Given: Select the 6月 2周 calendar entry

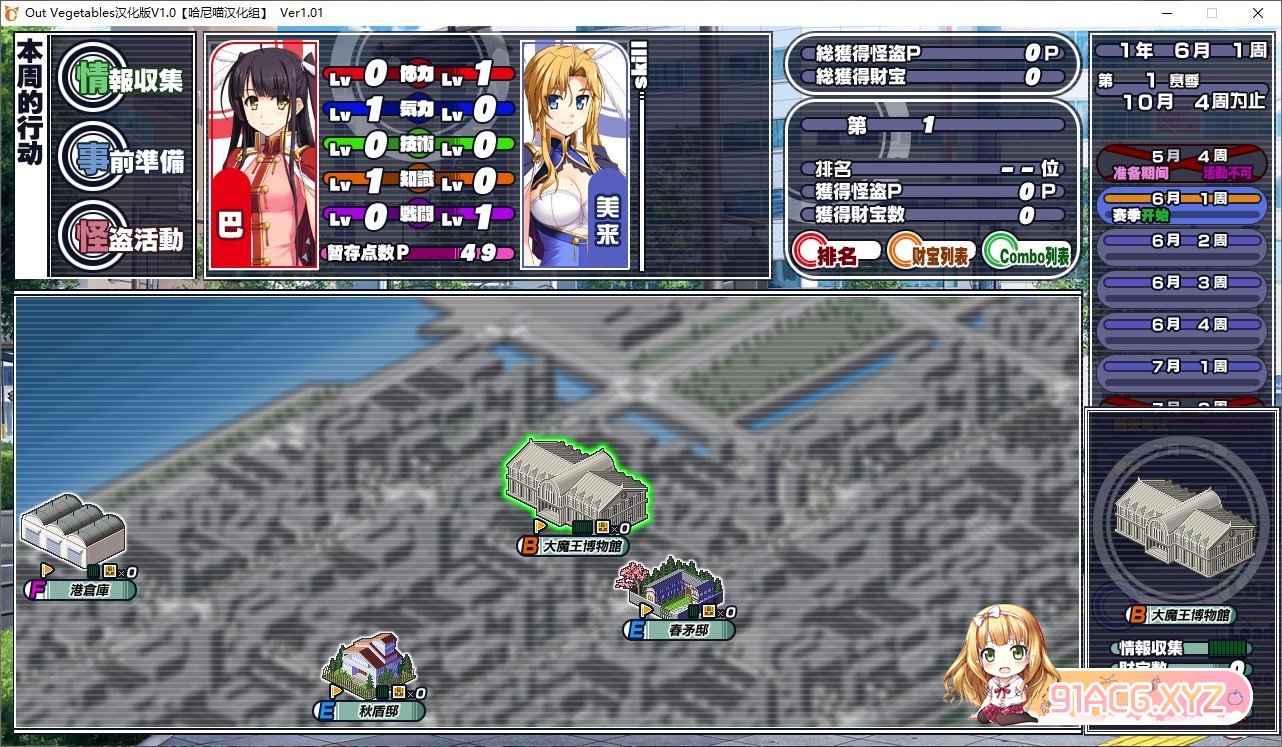Looking at the screenshot, I should pyautogui.click(x=1181, y=242).
